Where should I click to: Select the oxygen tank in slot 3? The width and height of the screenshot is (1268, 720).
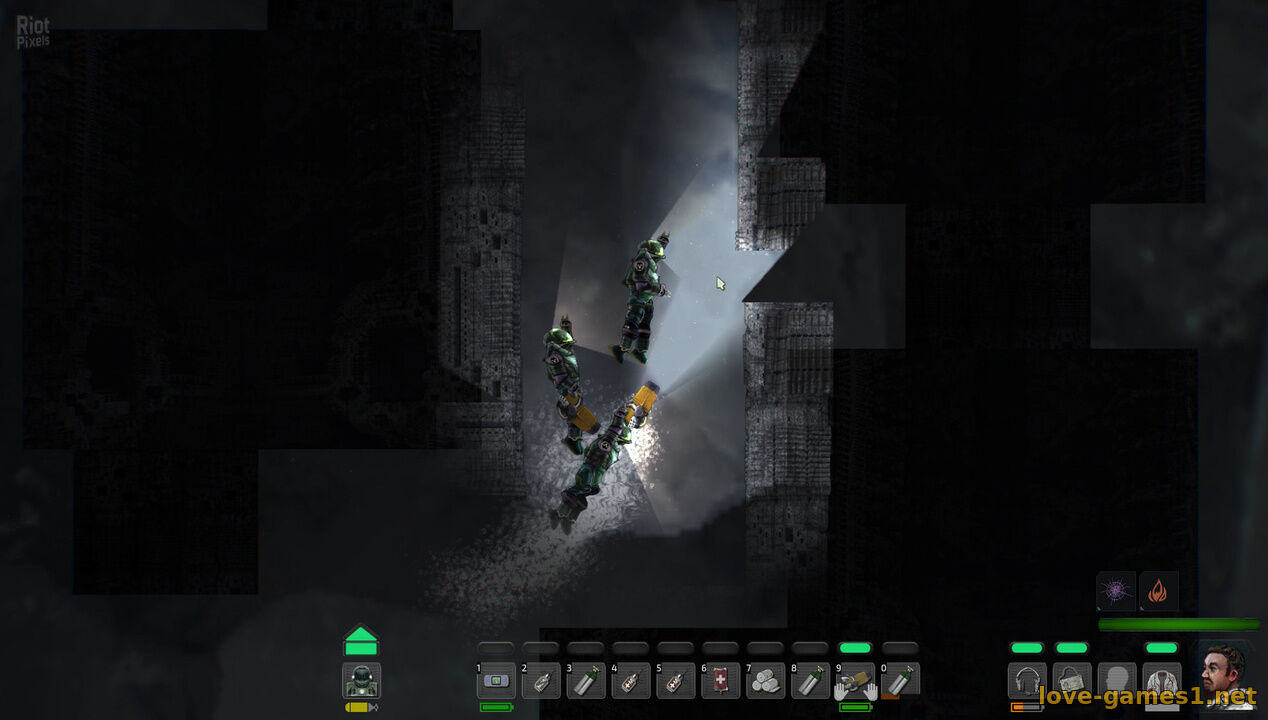coord(586,681)
